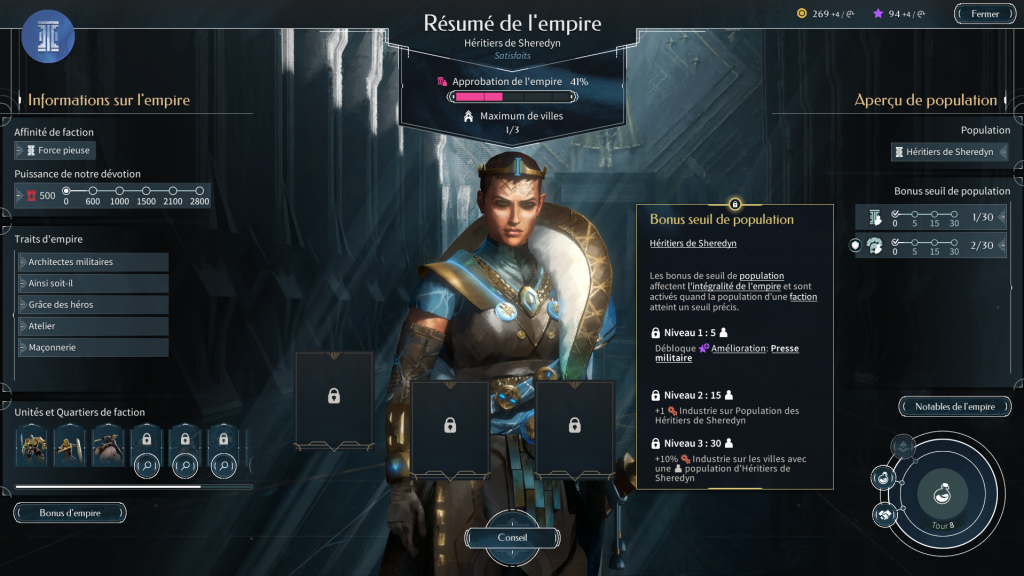The image size is (1024, 576).
Task: Close the empire summary with Fermer
Action: coord(984,14)
